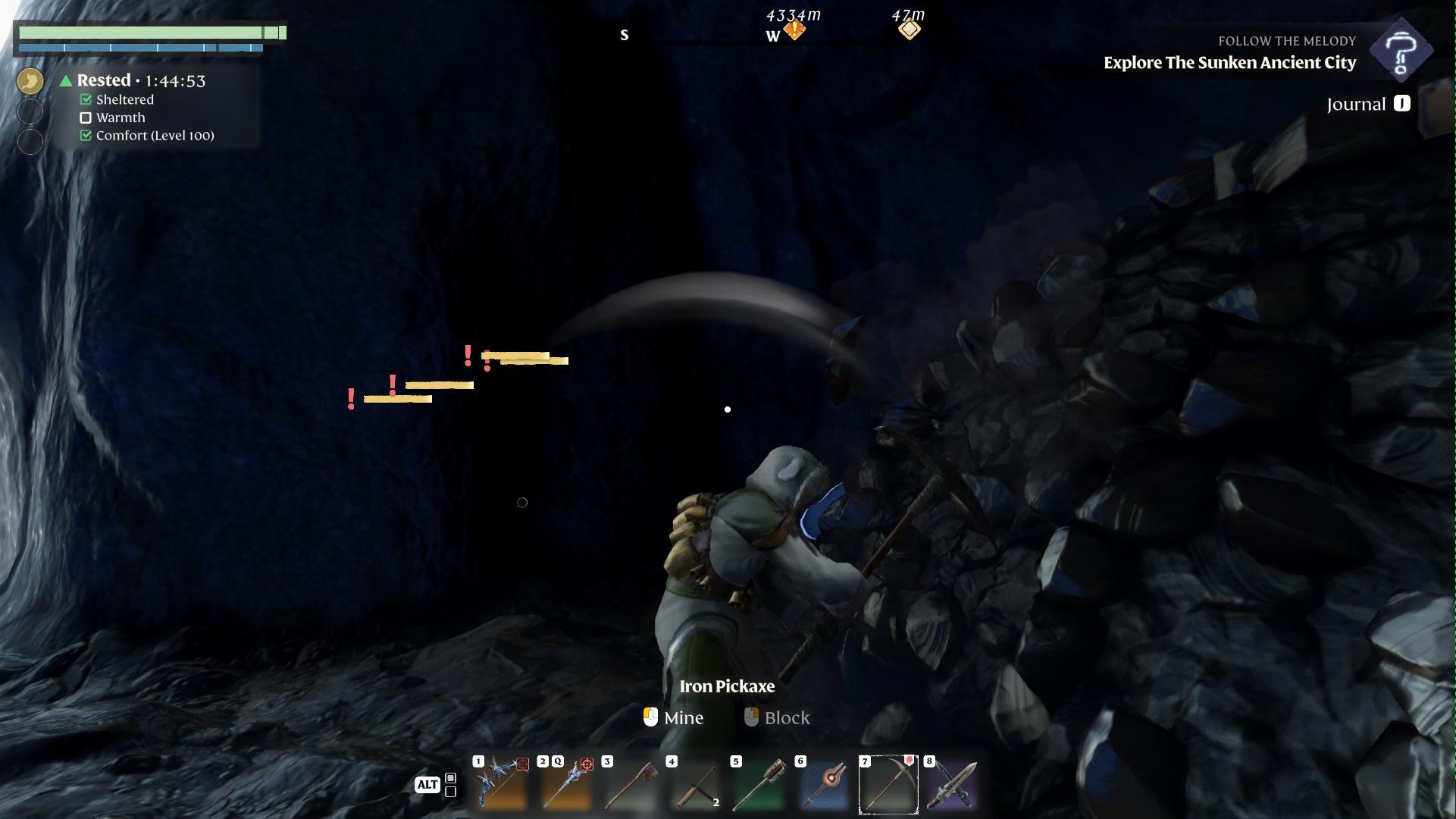The width and height of the screenshot is (1456, 819).
Task: Select the orange-ringed wand in slot 6
Action: [824, 784]
